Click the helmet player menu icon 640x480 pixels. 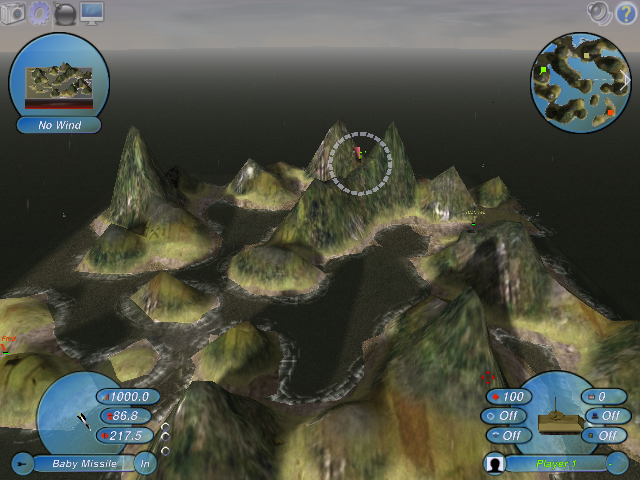pyautogui.click(x=65, y=14)
